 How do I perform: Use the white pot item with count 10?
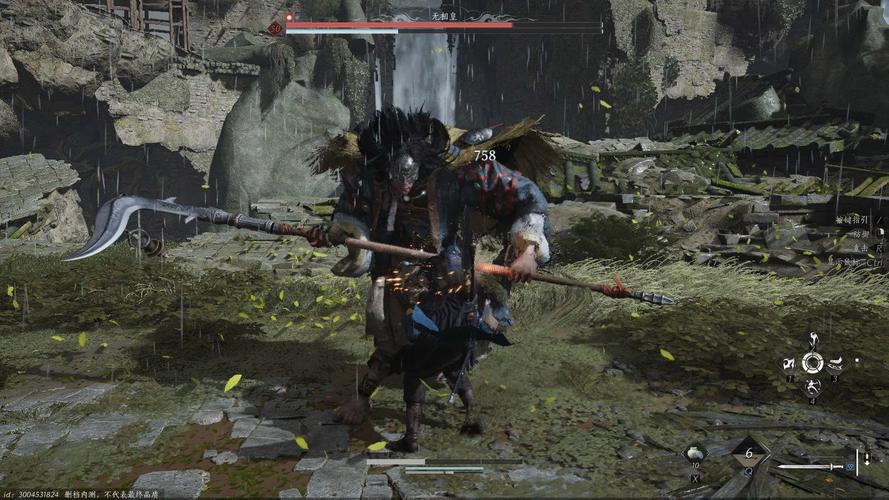(693, 455)
